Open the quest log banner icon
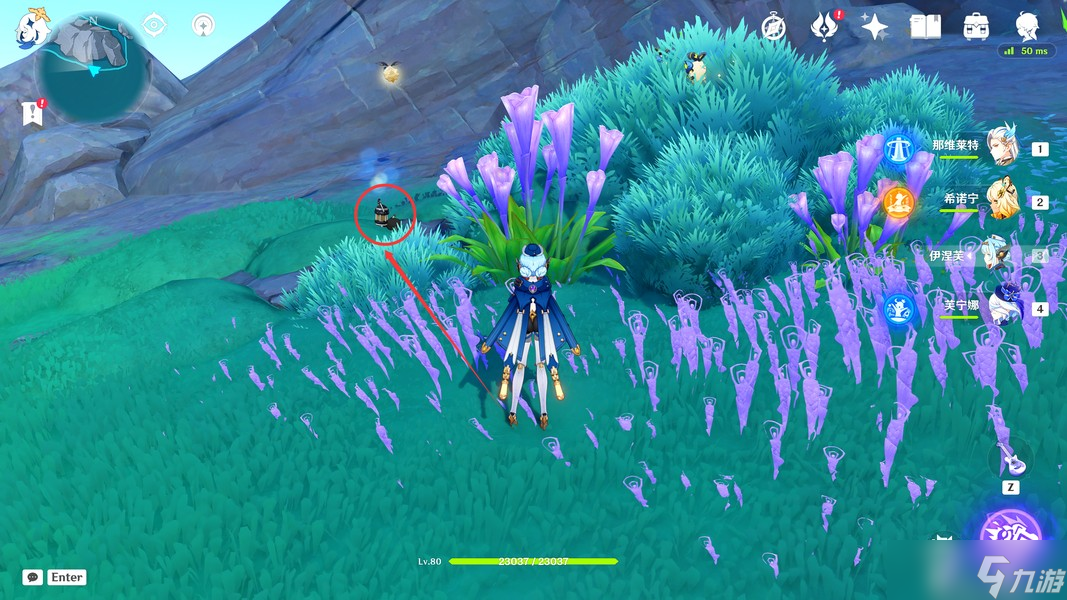This screenshot has height=600, width=1067. click(33, 113)
